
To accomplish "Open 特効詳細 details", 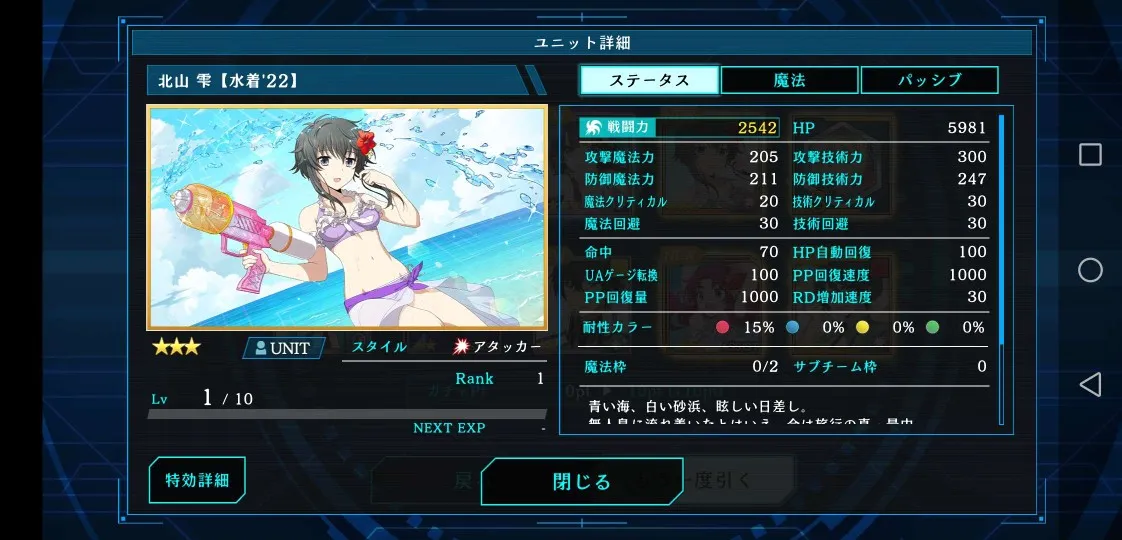I will [197, 480].
